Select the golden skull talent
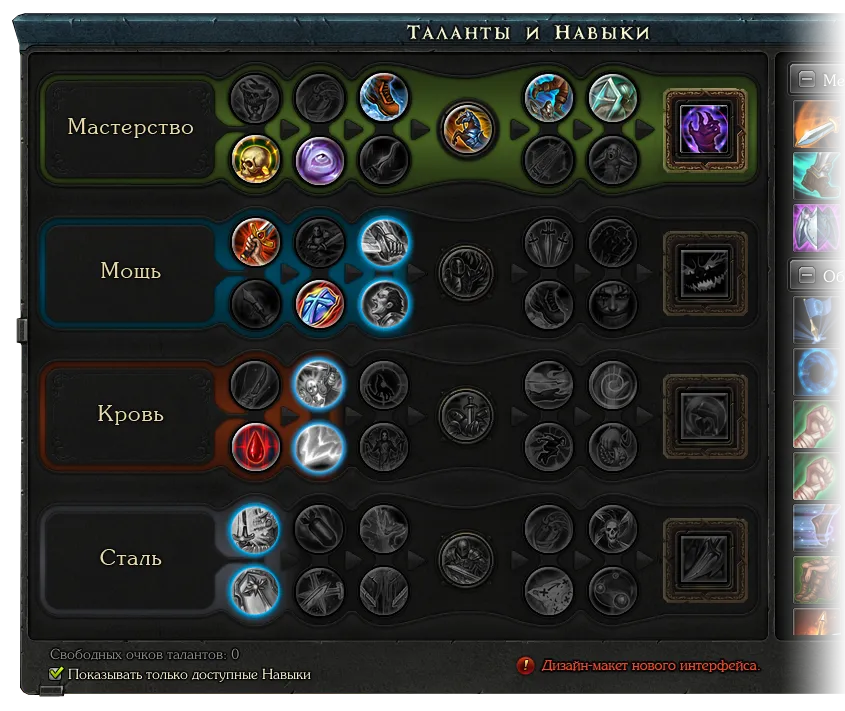Viewport: 845px width, 711px height. pyautogui.click(x=255, y=160)
